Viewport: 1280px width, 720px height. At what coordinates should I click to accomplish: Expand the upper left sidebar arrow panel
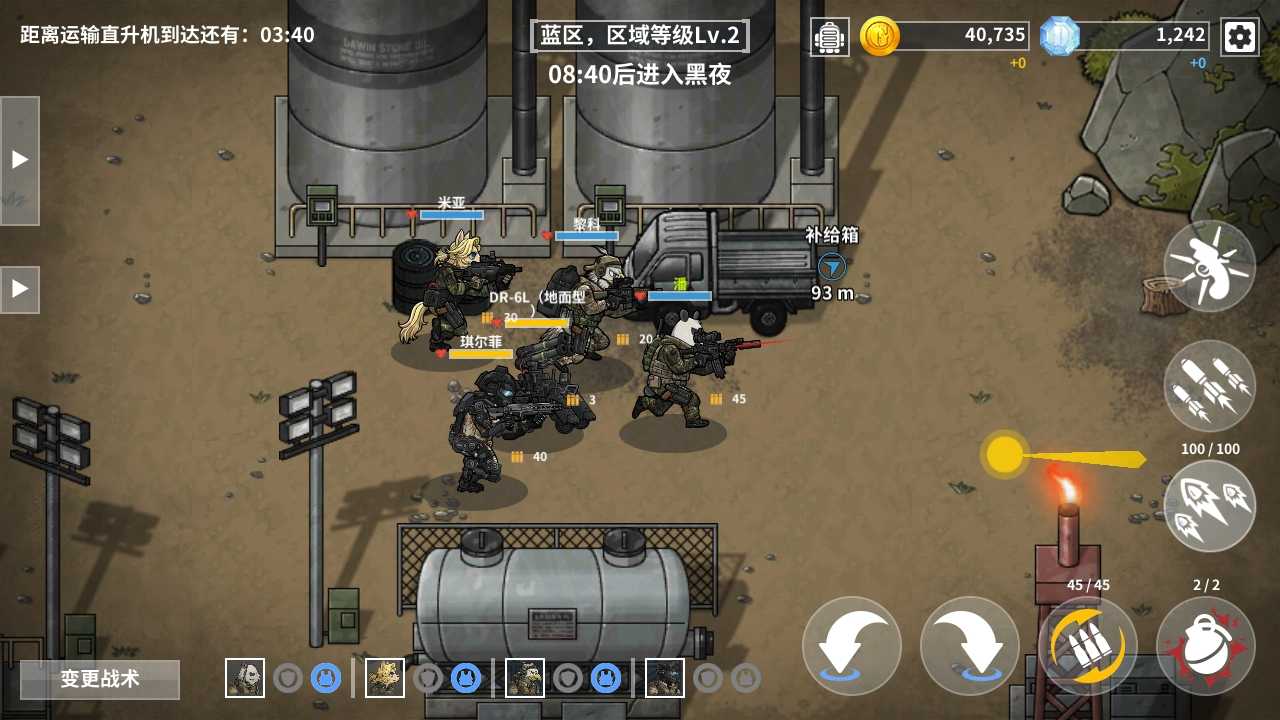(x=19, y=156)
